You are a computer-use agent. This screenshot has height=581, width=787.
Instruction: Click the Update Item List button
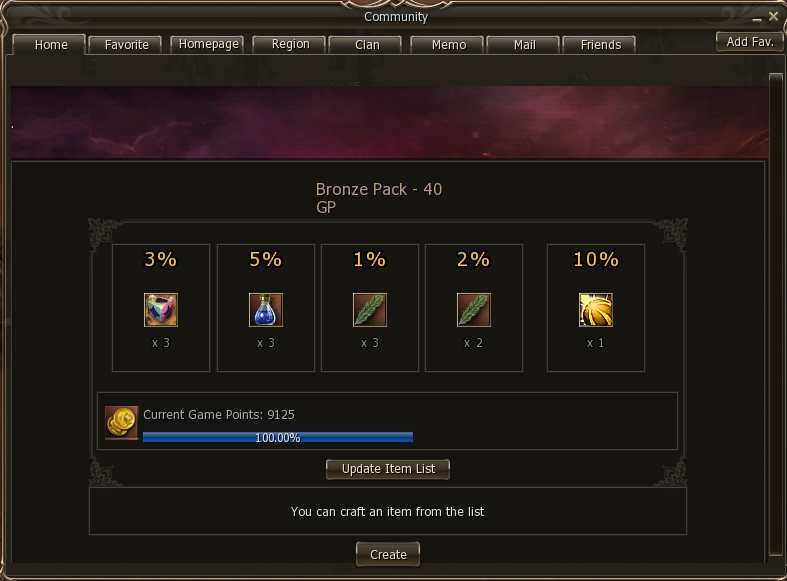pyautogui.click(x=388, y=469)
